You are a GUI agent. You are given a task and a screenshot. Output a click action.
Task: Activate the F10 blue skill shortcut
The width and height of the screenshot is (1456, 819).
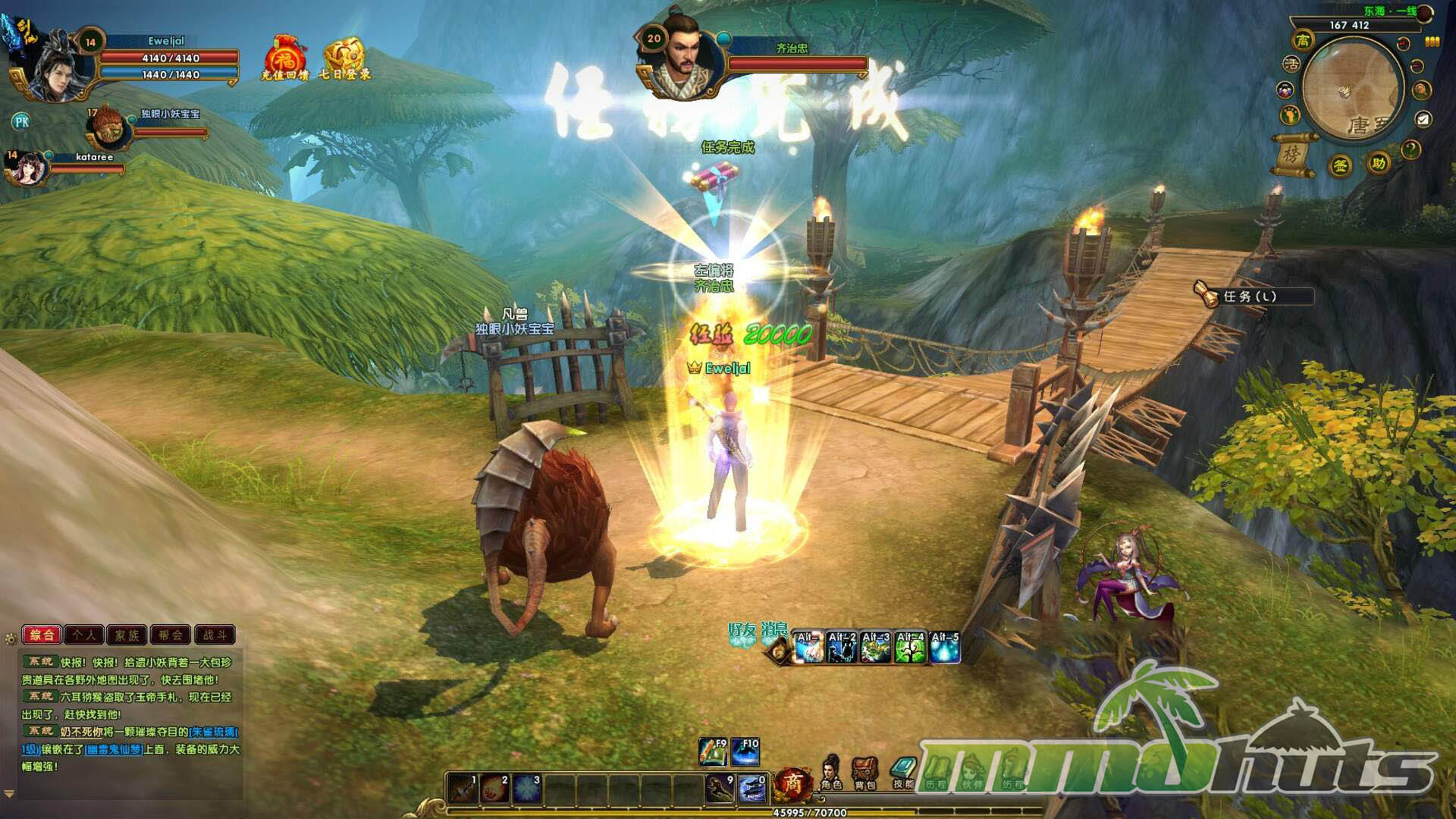pos(745,752)
